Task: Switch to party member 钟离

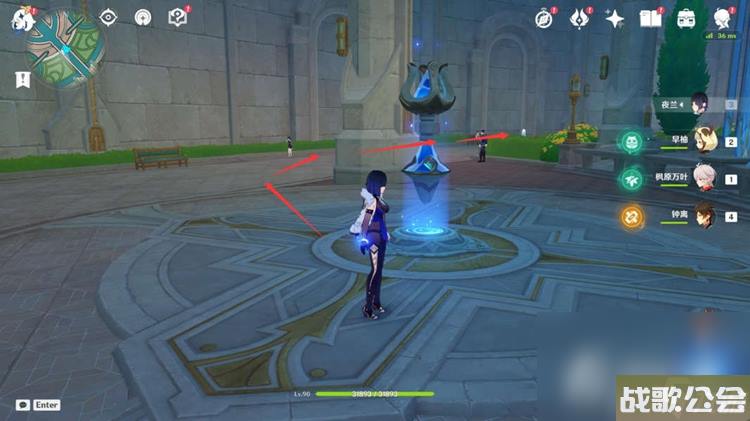Action: coord(701,214)
